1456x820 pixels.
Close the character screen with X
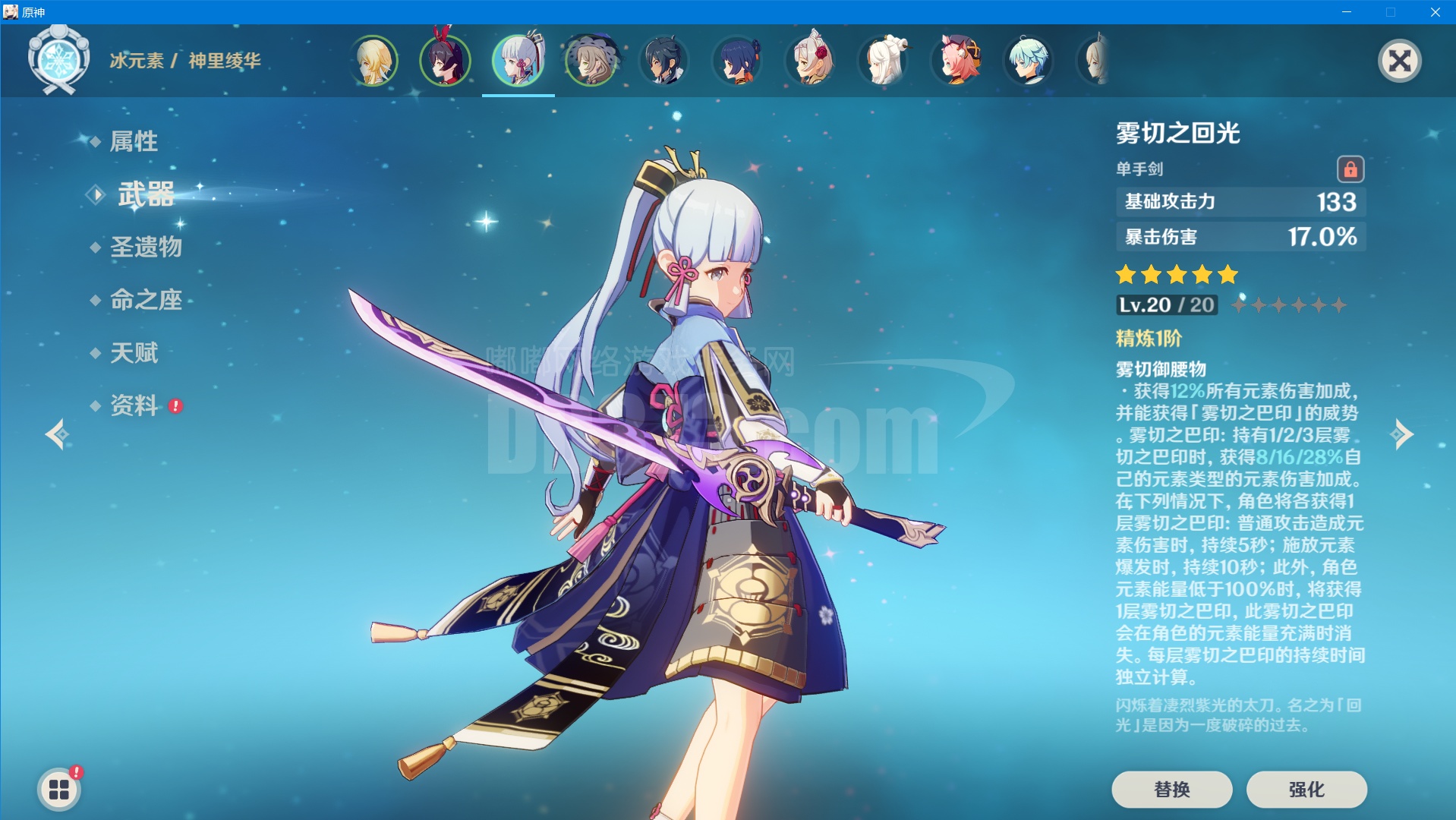tap(1399, 61)
